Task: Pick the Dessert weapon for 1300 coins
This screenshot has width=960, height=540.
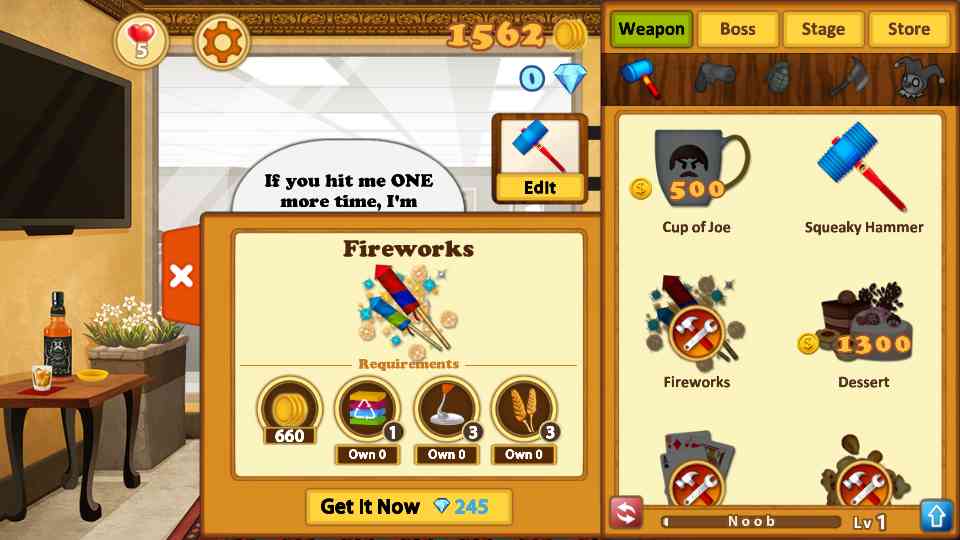Action: pos(863,333)
